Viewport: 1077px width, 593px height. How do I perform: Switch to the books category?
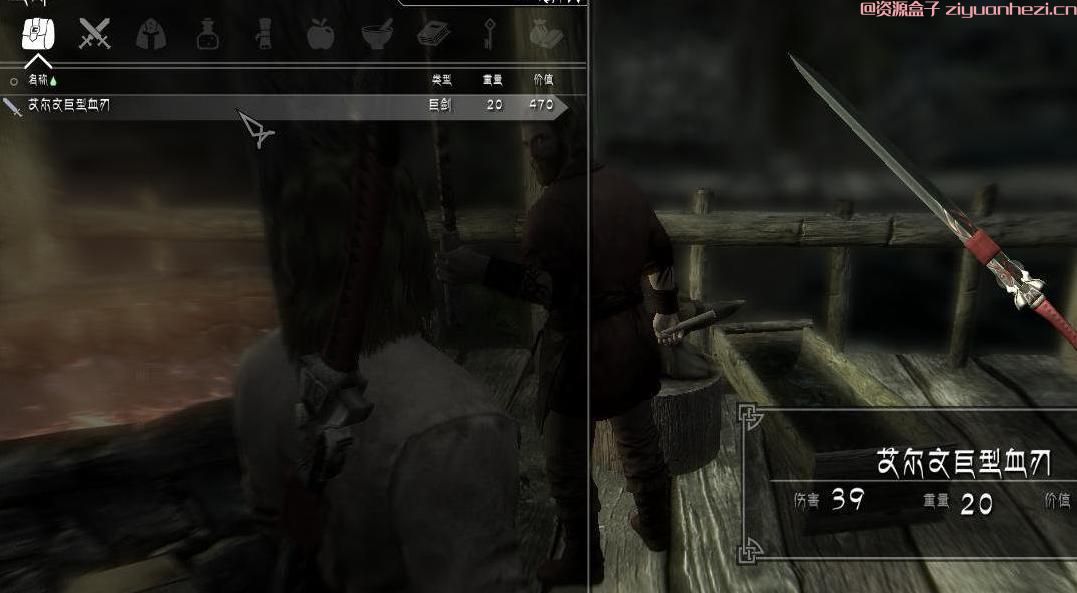434,35
